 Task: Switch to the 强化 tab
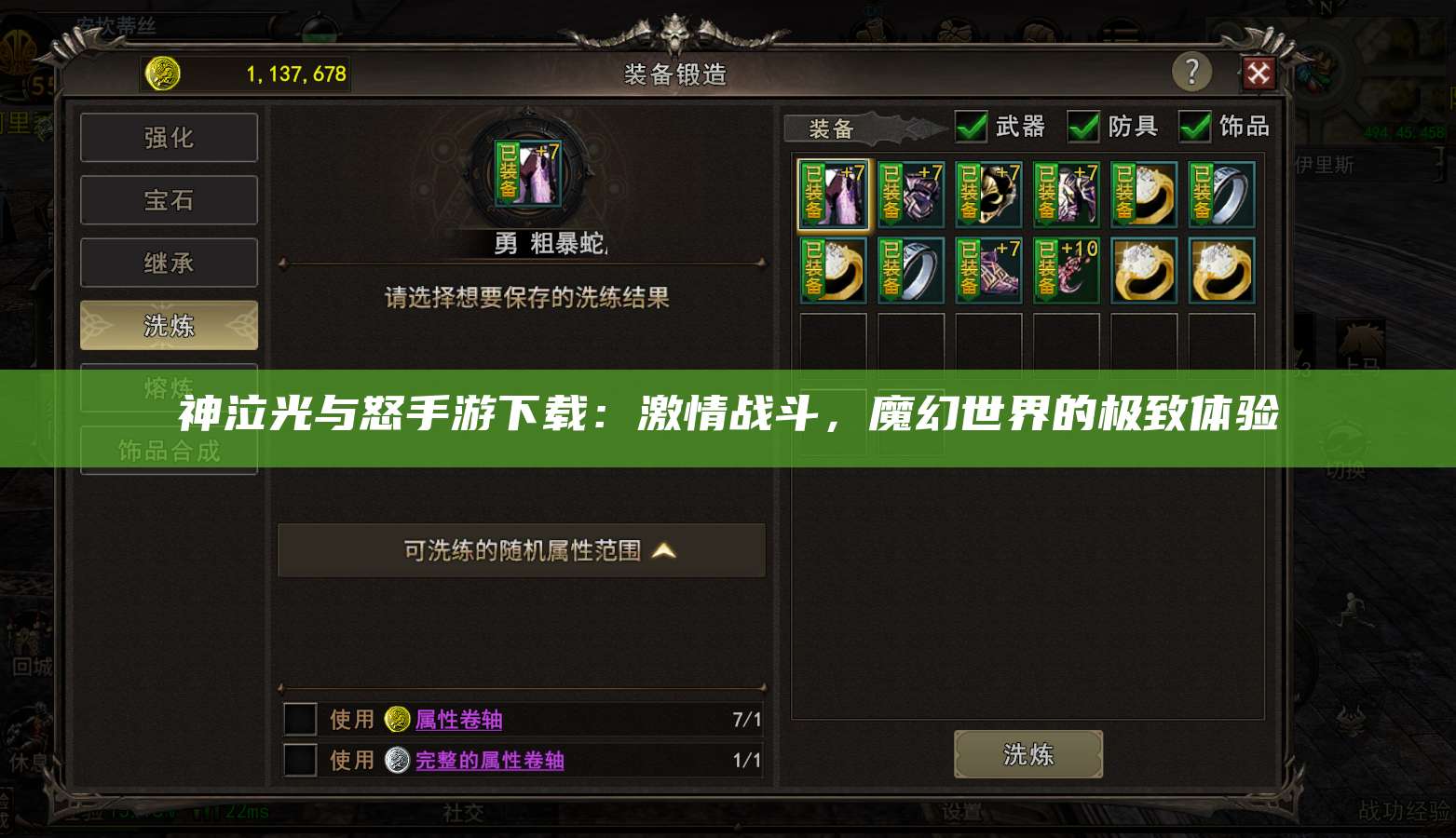[x=169, y=137]
